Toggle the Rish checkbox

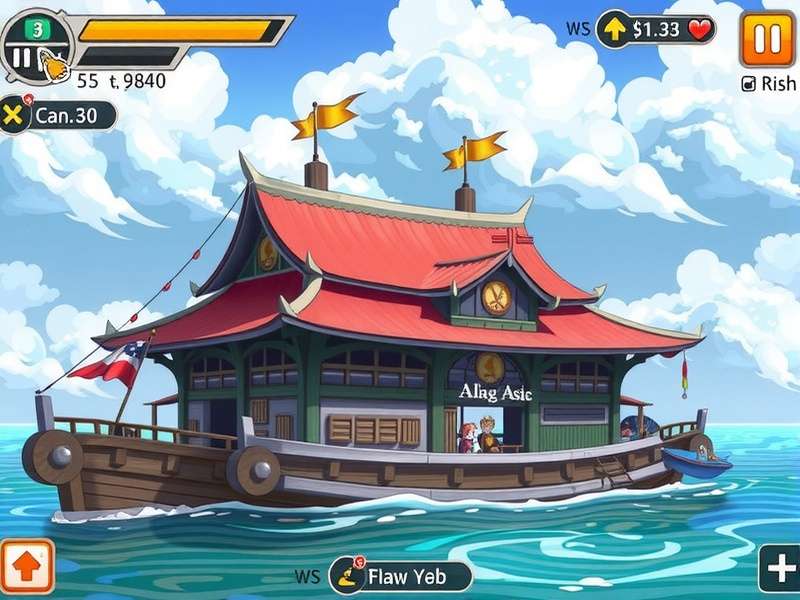749,85
